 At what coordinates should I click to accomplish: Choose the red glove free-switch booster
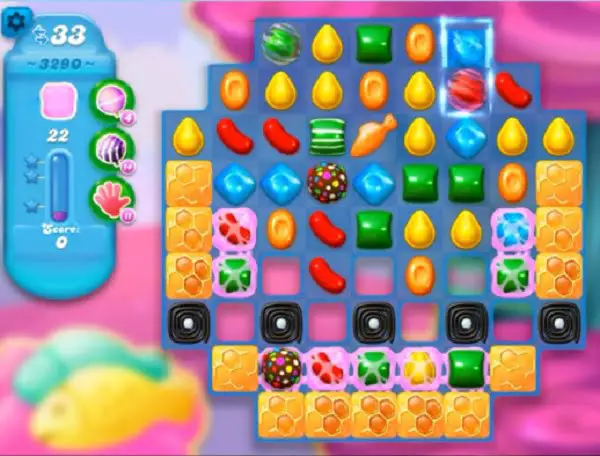tap(110, 197)
